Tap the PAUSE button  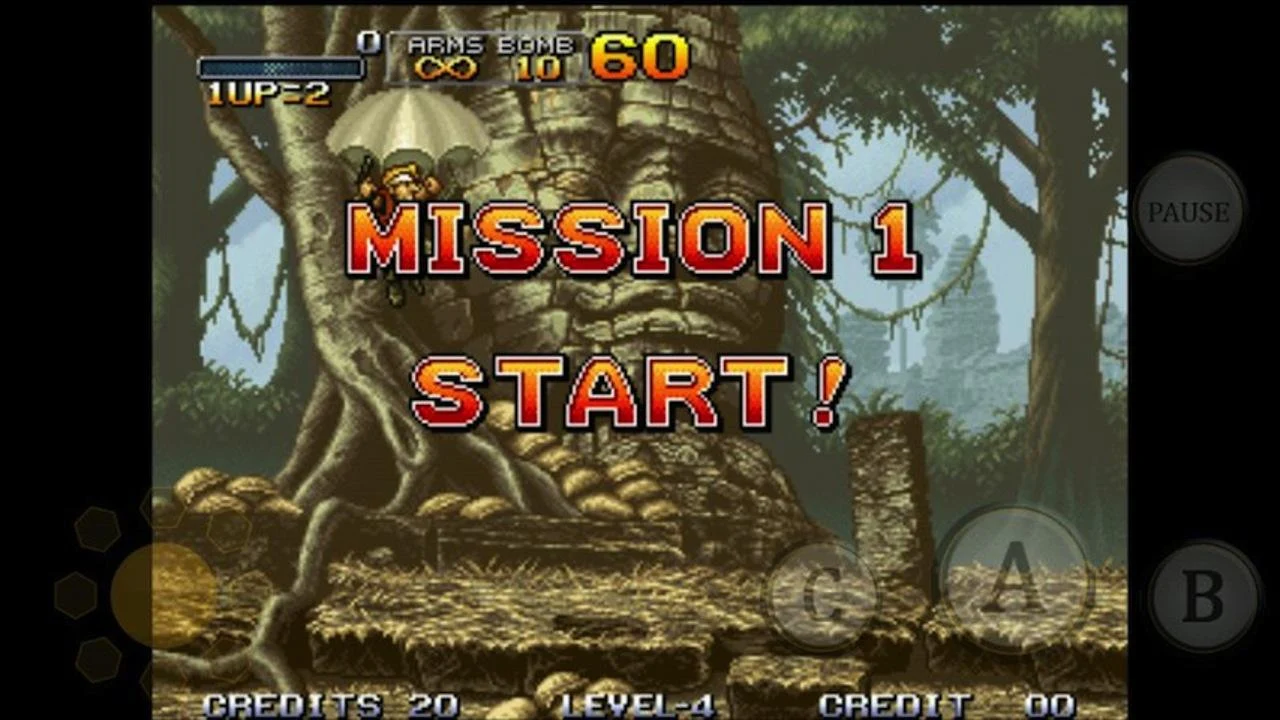(x=1190, y=212)
